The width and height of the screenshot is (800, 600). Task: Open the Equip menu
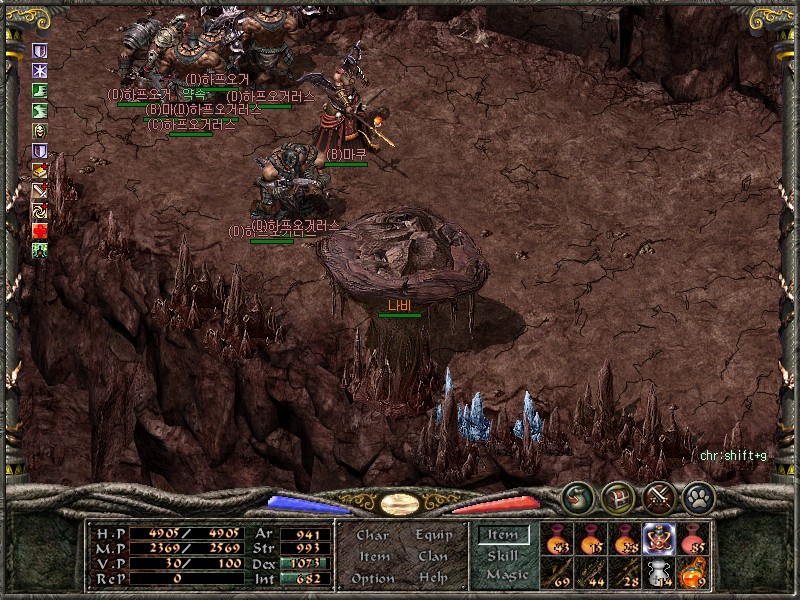(x=433, y=536)
